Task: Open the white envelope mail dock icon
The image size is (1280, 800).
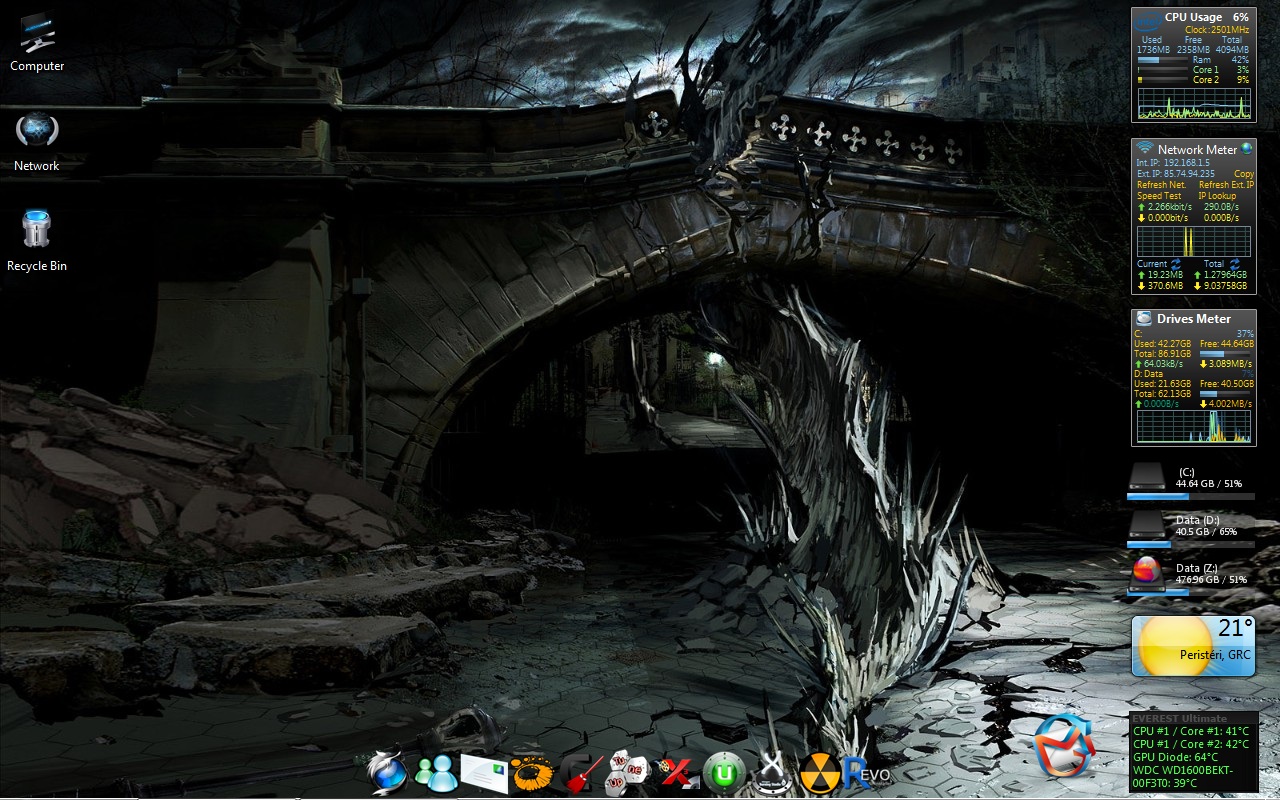Action: 485,772
